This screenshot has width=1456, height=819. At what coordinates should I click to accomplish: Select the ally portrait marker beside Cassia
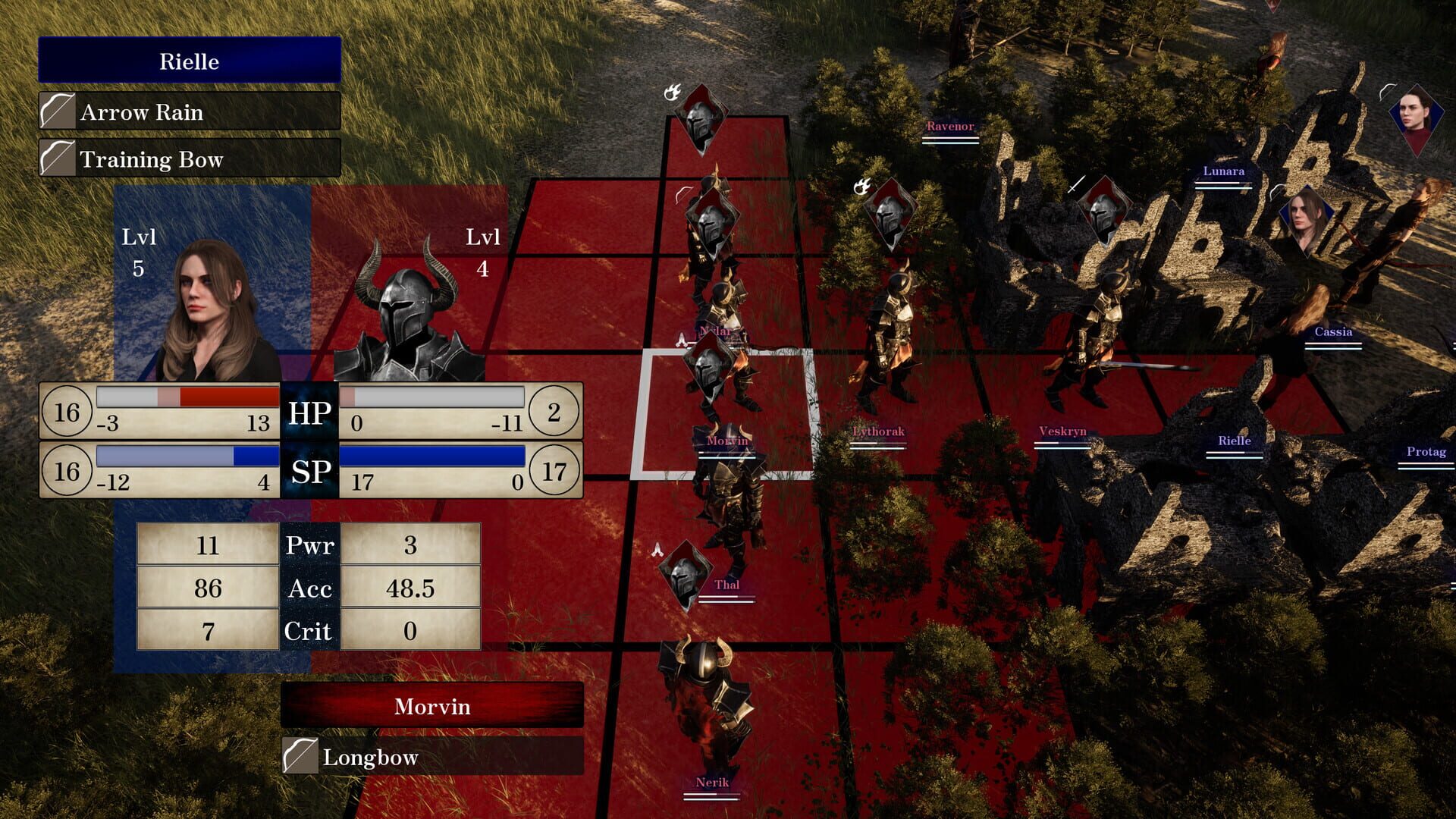click(1306, 218)
